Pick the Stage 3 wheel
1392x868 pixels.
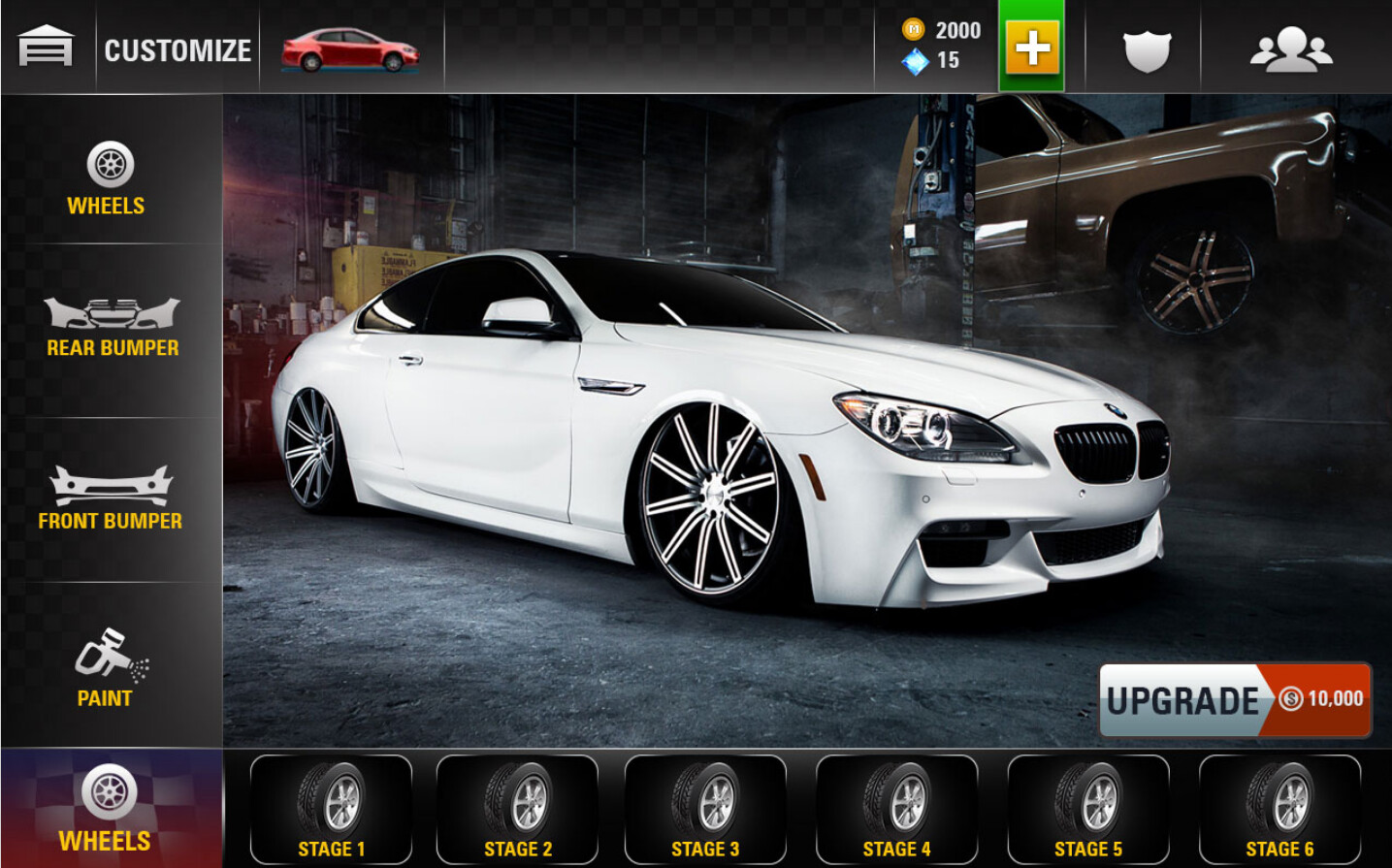705,810
